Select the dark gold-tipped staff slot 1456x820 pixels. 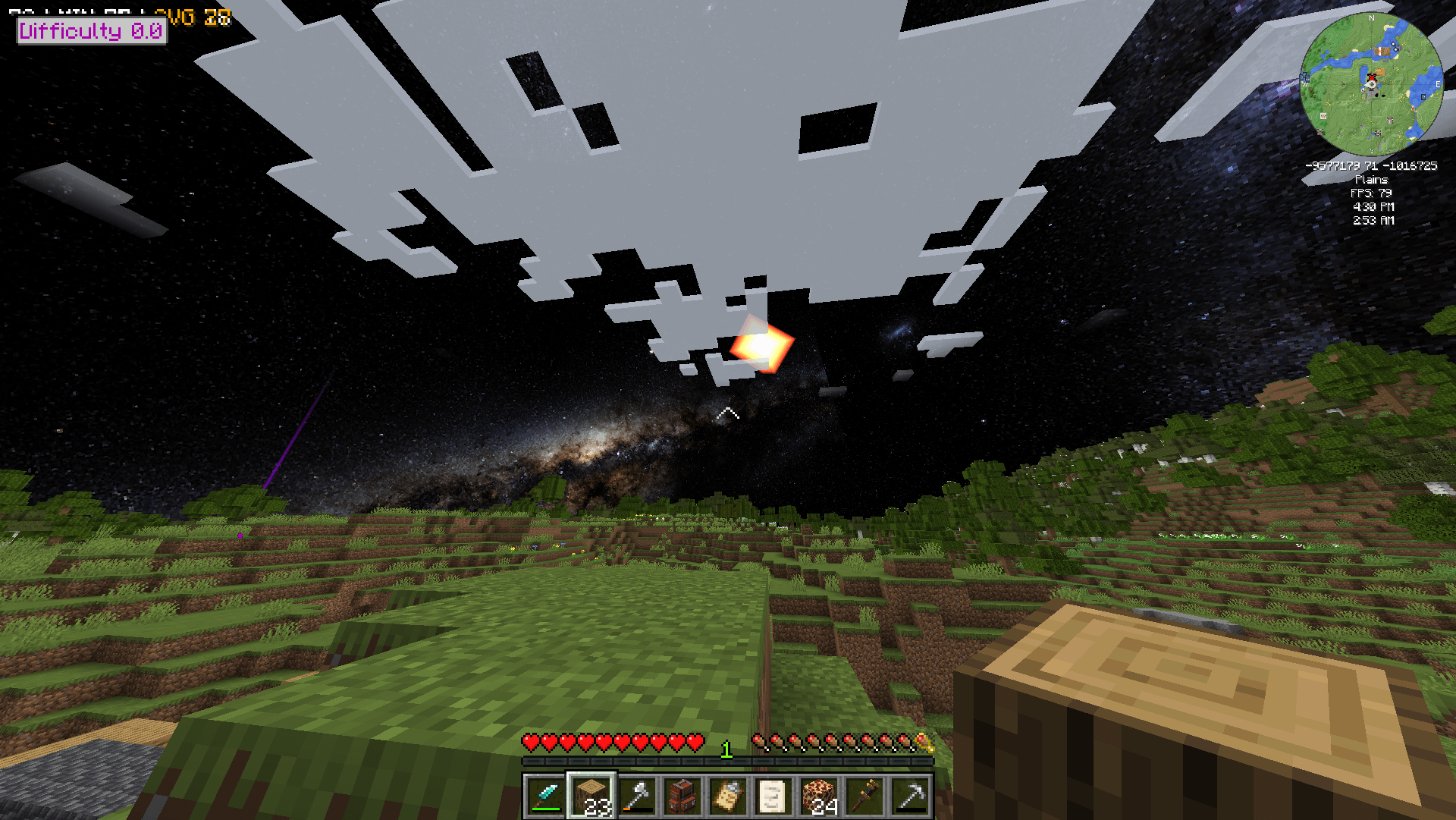(865, 796)
